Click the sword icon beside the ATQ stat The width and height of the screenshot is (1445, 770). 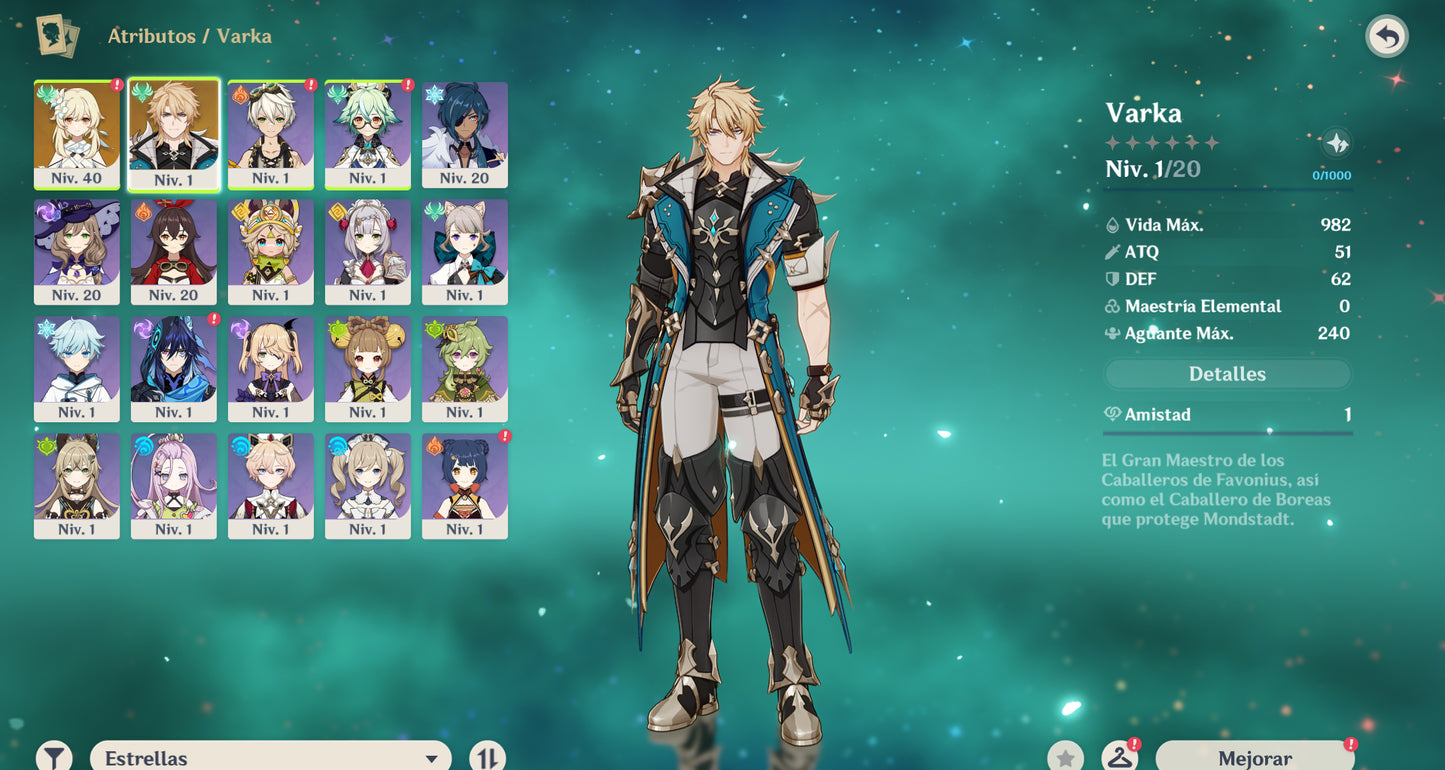(1110, 252)
